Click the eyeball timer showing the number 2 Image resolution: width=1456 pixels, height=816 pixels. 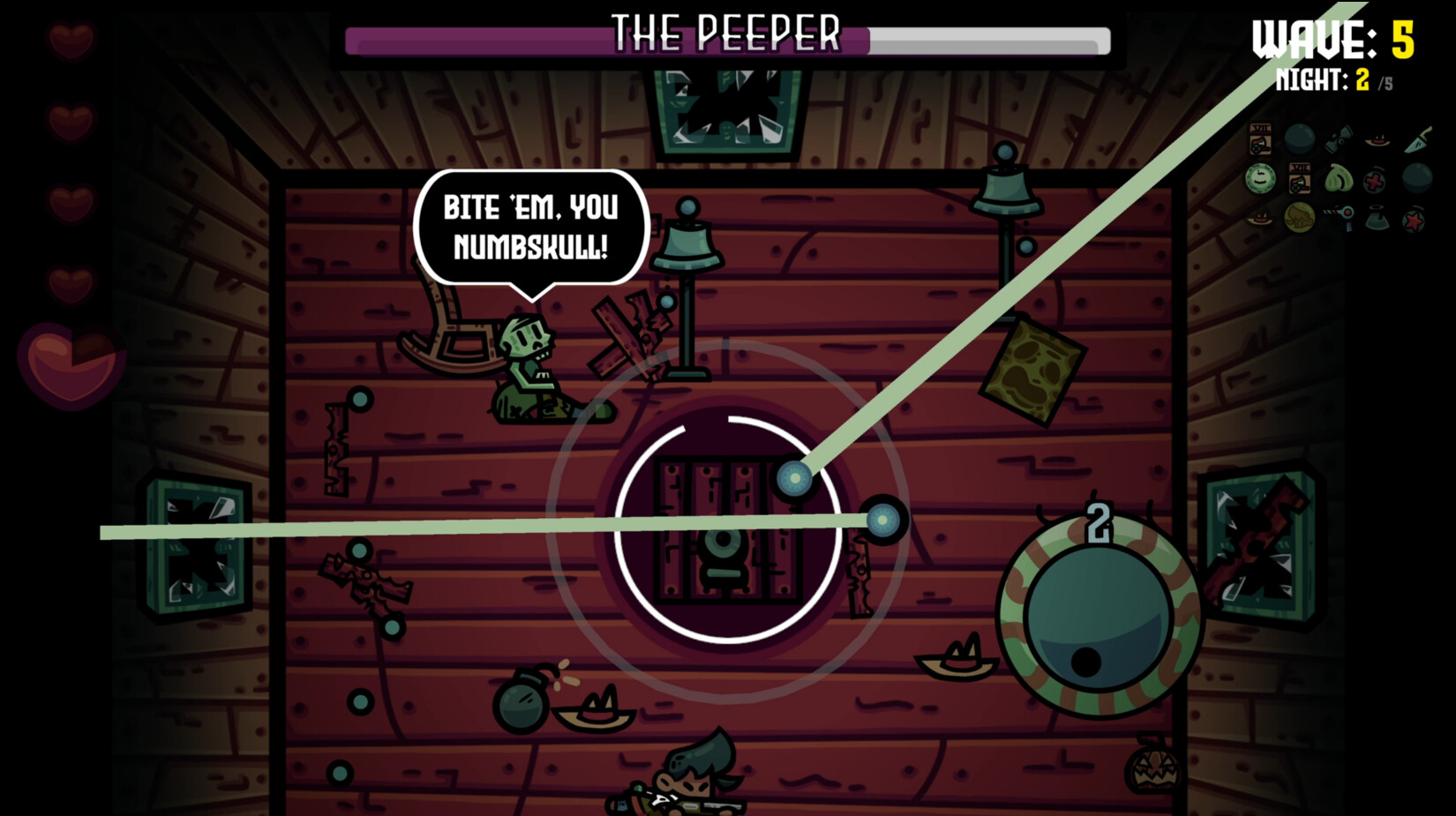point(1097,618)
